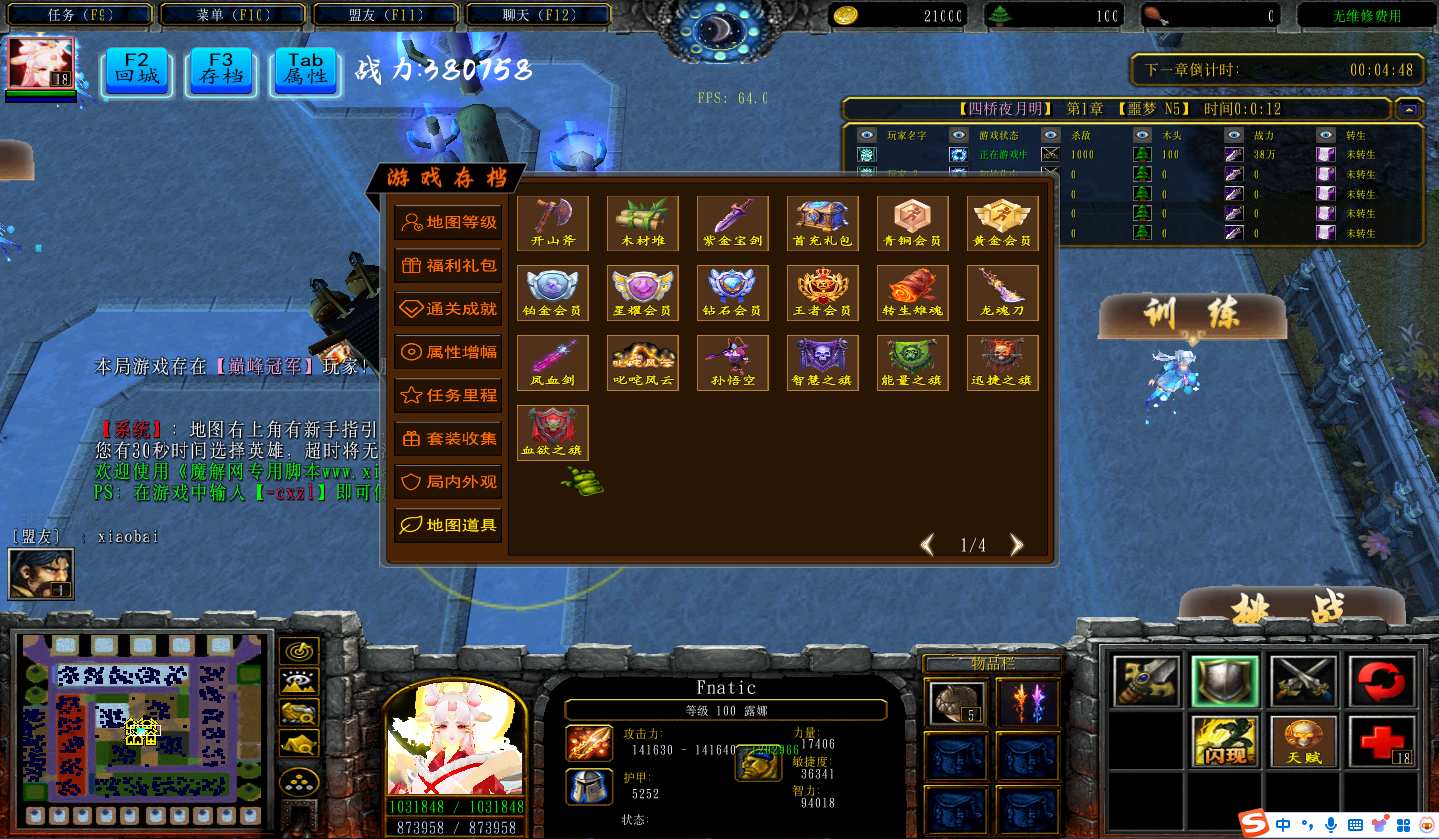Show attributes with the Tab 属性 button
Image resolution: width=1439 pixels, height=839 pixels.
(306, 68)
